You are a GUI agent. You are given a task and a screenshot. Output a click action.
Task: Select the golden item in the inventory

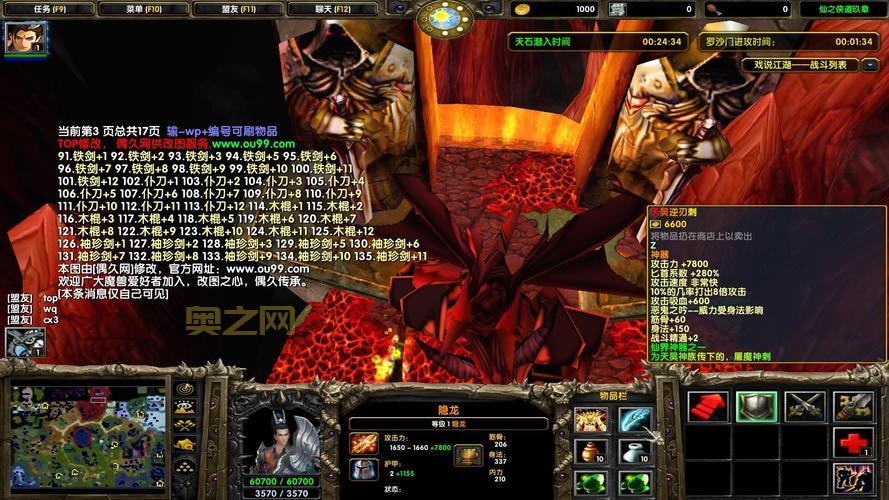click(x=591, y=420)
